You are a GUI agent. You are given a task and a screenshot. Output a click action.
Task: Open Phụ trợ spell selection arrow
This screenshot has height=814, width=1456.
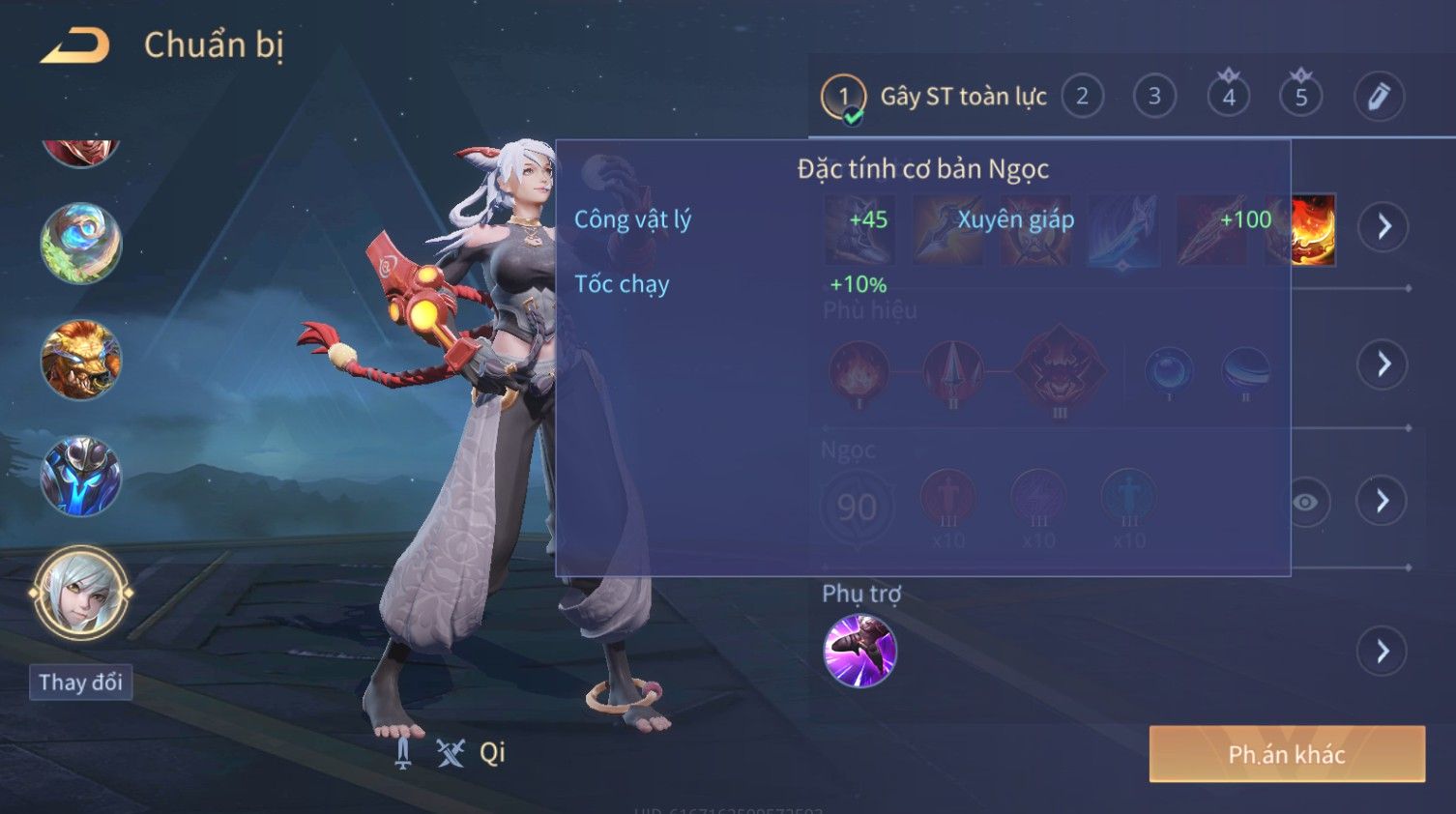coord(1383,652)
